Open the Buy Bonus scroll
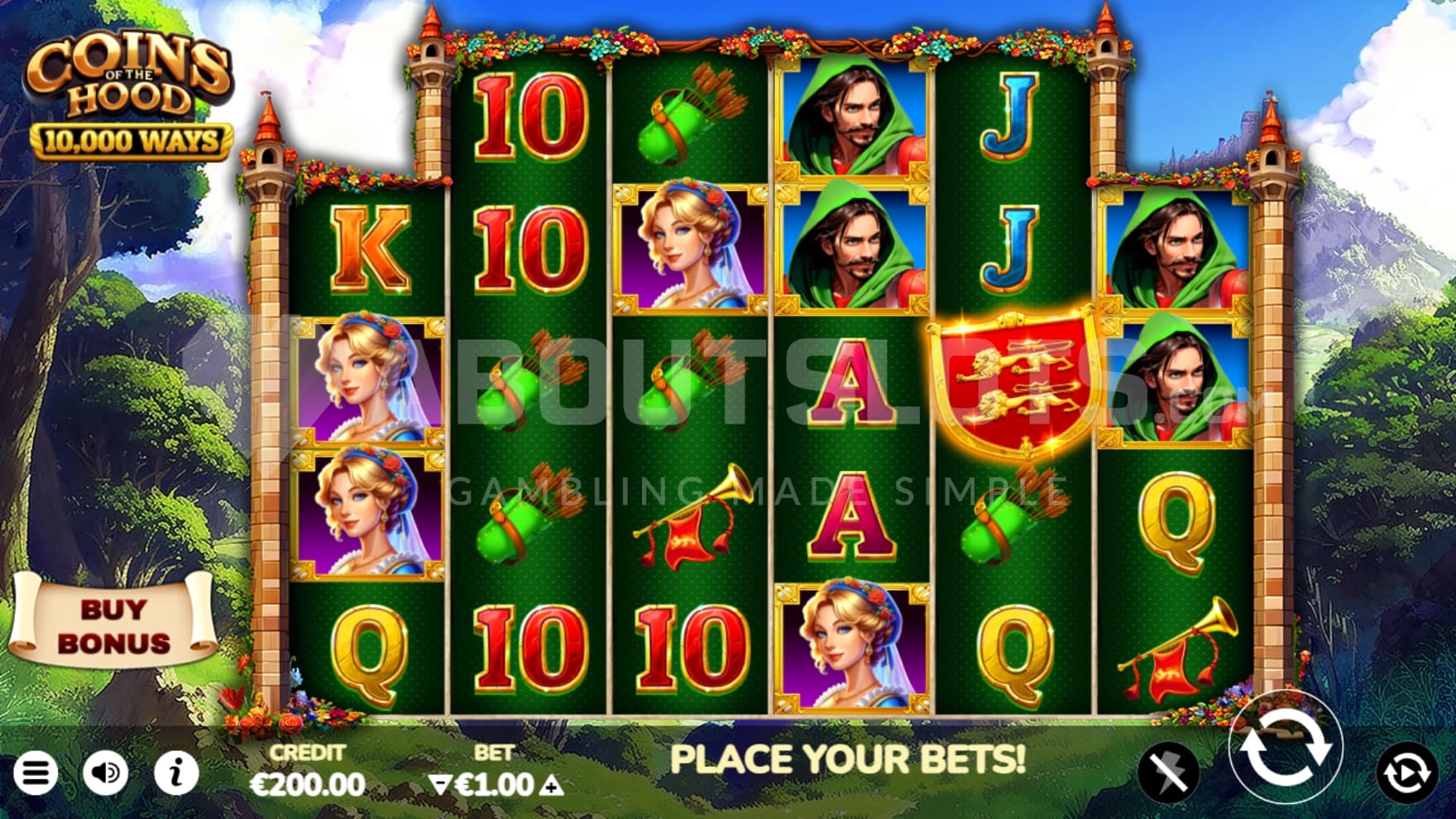 pos(113,625)
